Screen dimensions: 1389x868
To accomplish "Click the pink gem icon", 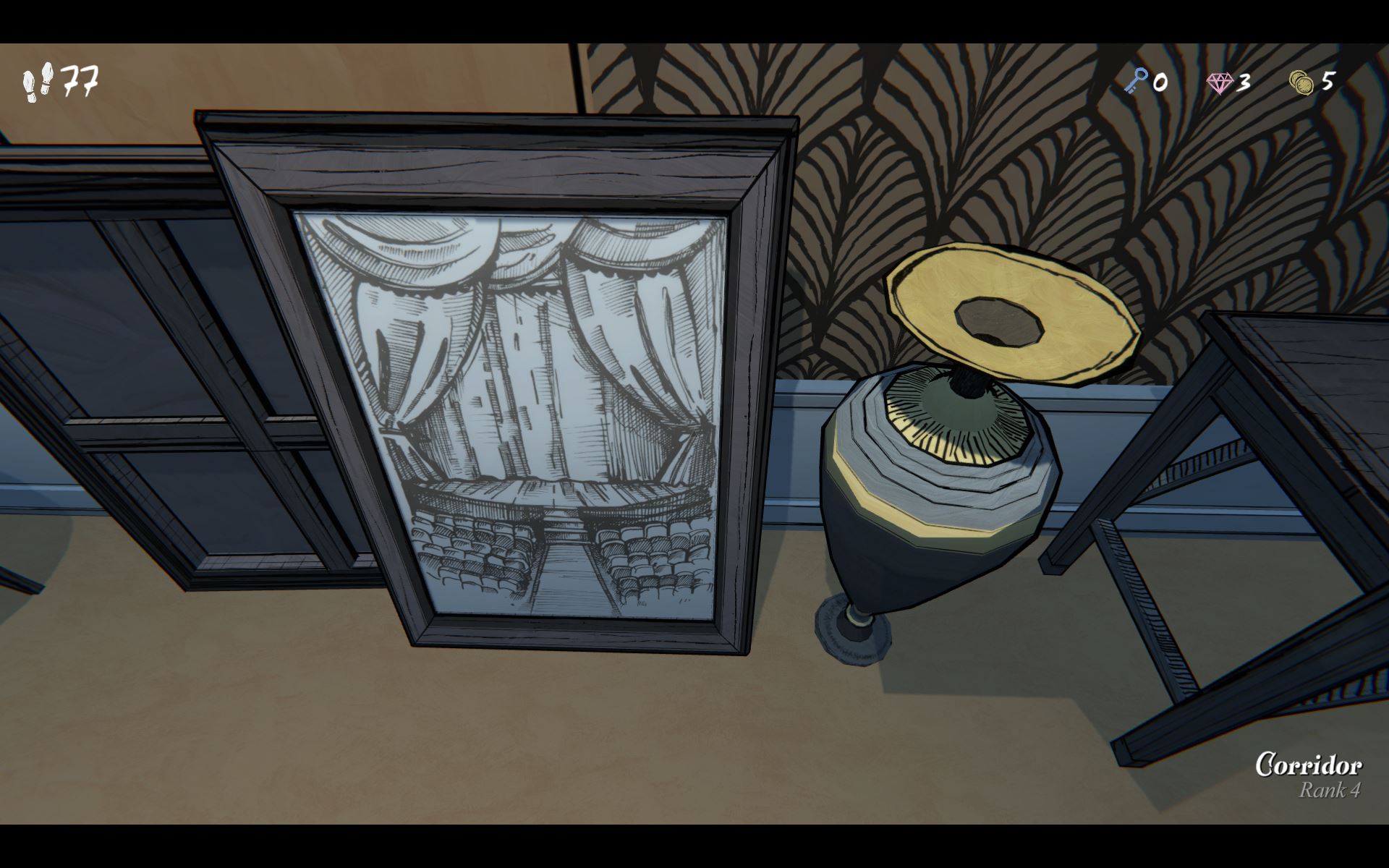I will [1220, 82].
